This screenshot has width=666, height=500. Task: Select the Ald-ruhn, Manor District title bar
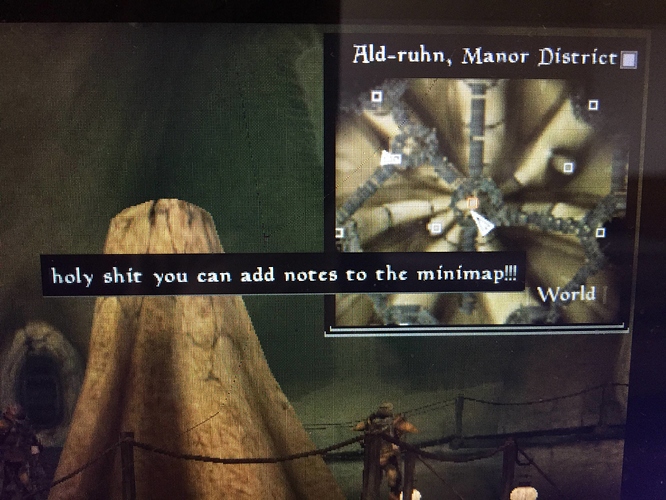[x=484, y=55]
